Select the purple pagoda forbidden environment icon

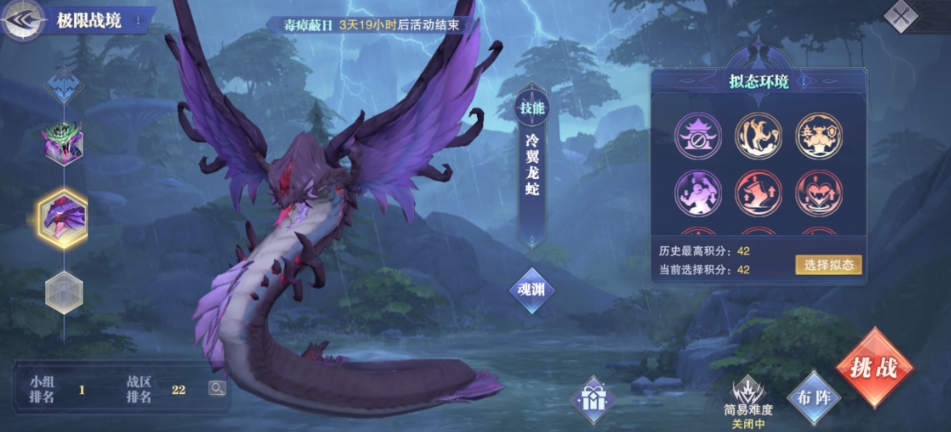pyautogui.click(x=699, y=135)
